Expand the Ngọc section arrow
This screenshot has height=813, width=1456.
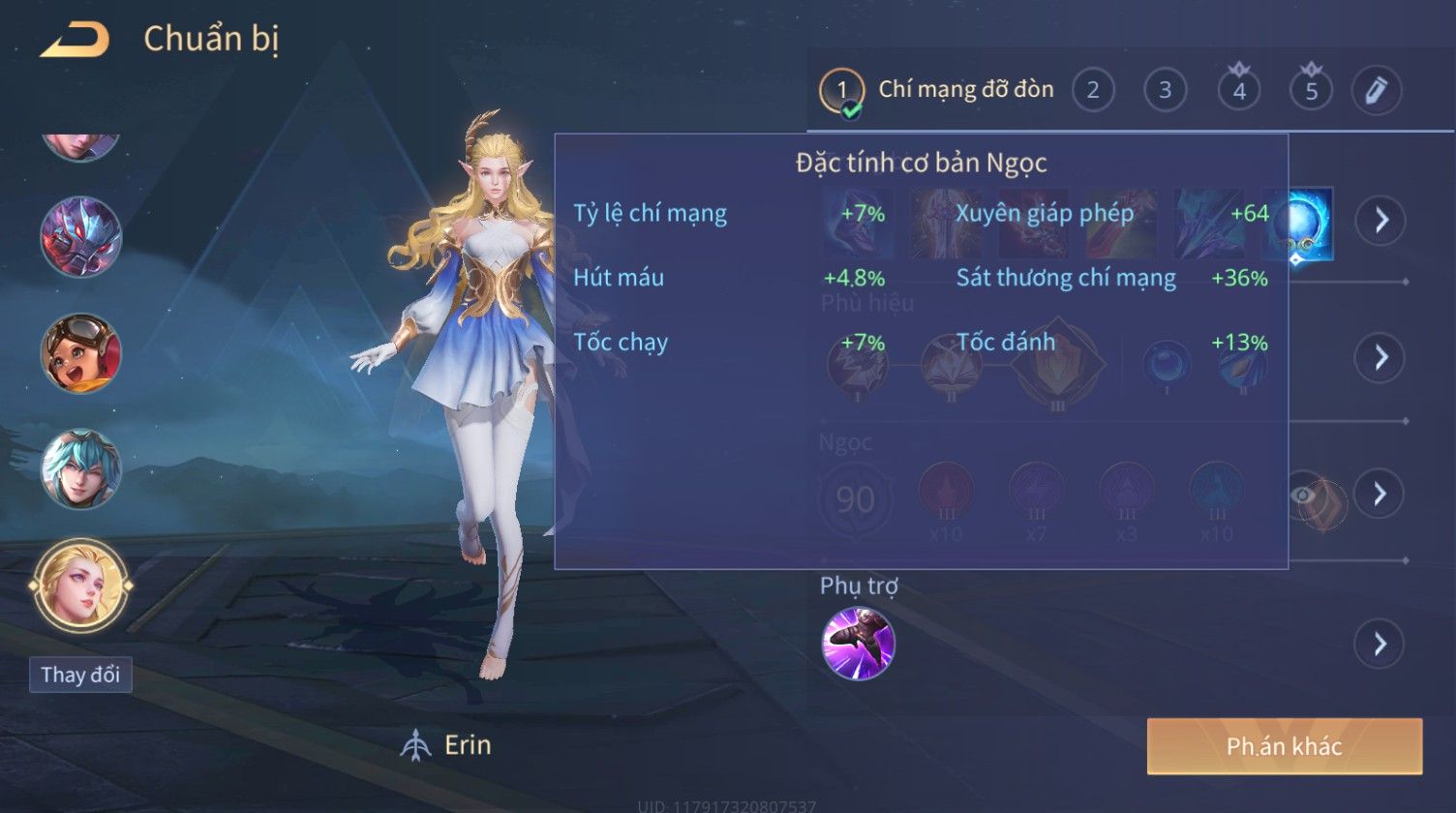click(1380, 494)
